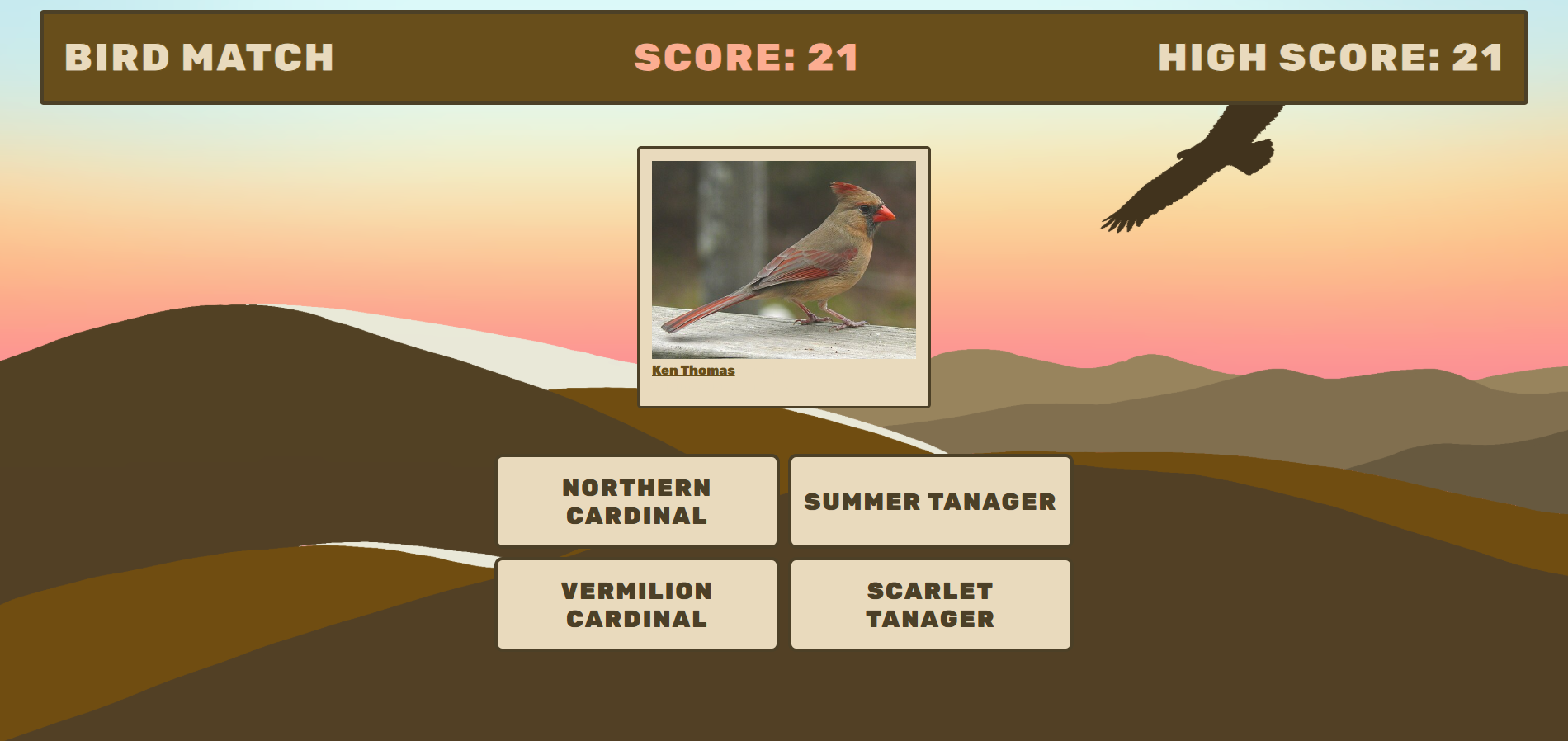This screenshot has width=1568, height=741.
Task: Click the HIGH SCORE: 21 display
Action: click(x=1330, y=58)
